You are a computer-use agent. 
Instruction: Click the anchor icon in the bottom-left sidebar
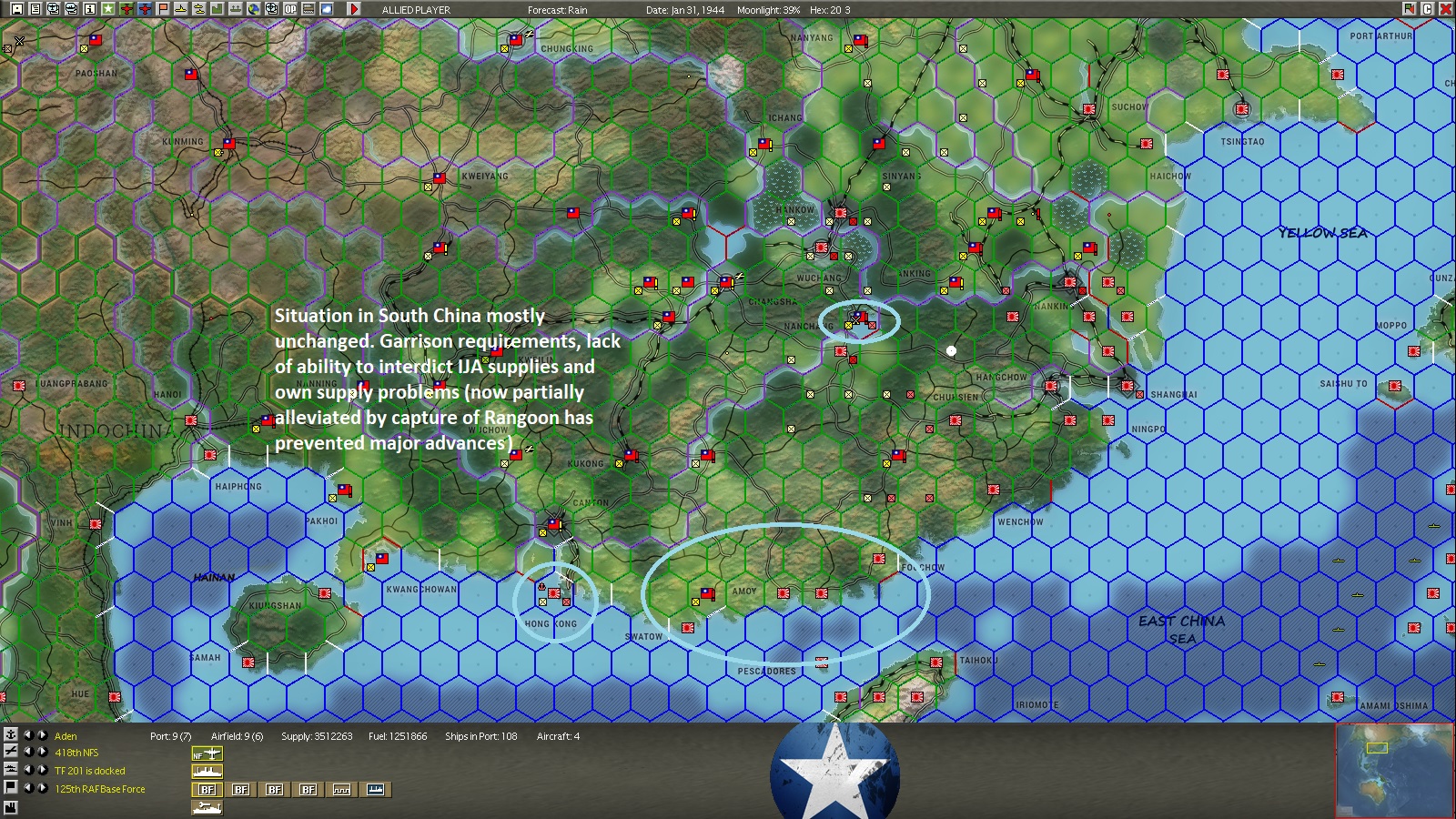click(9, 735)
